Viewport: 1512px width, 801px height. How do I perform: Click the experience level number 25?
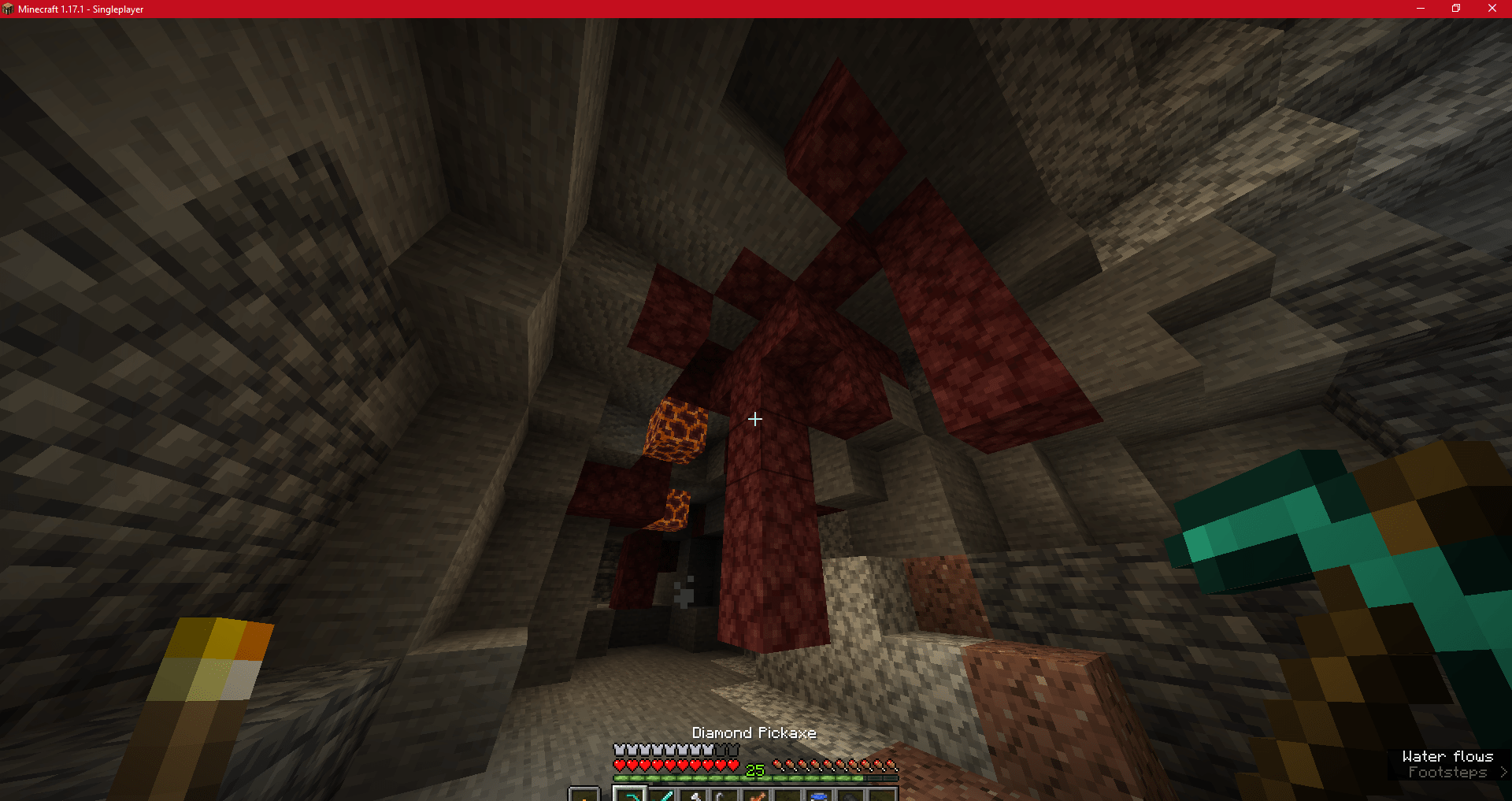point(754,768)
